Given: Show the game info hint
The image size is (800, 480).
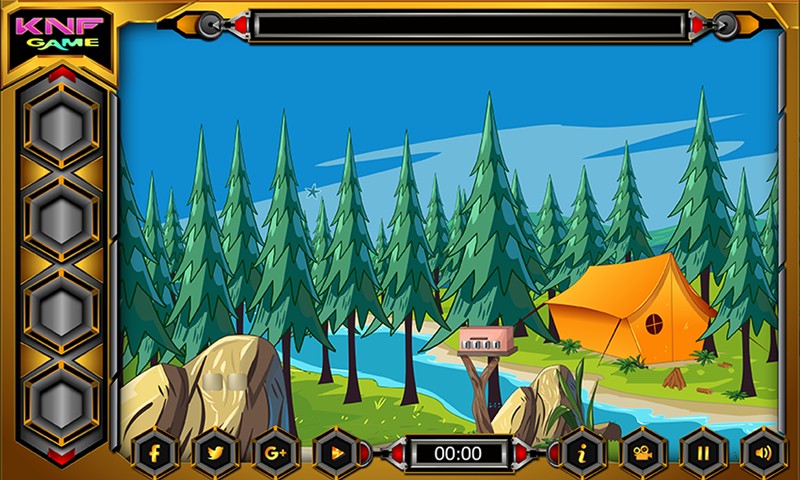Looking at the screenshot, I should pos(584,453).
